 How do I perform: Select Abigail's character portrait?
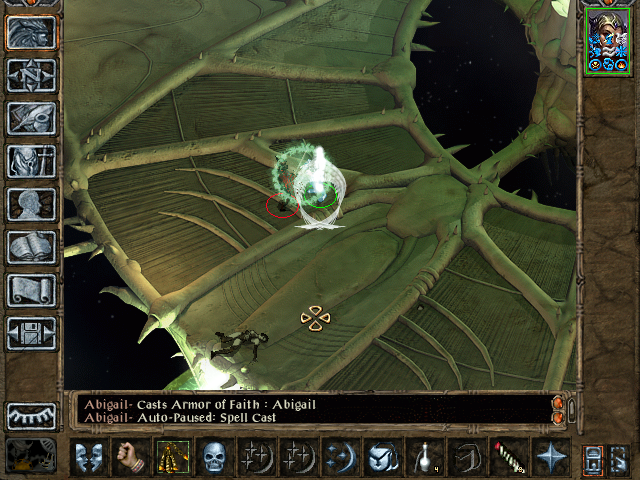click(x=608, y=42)
